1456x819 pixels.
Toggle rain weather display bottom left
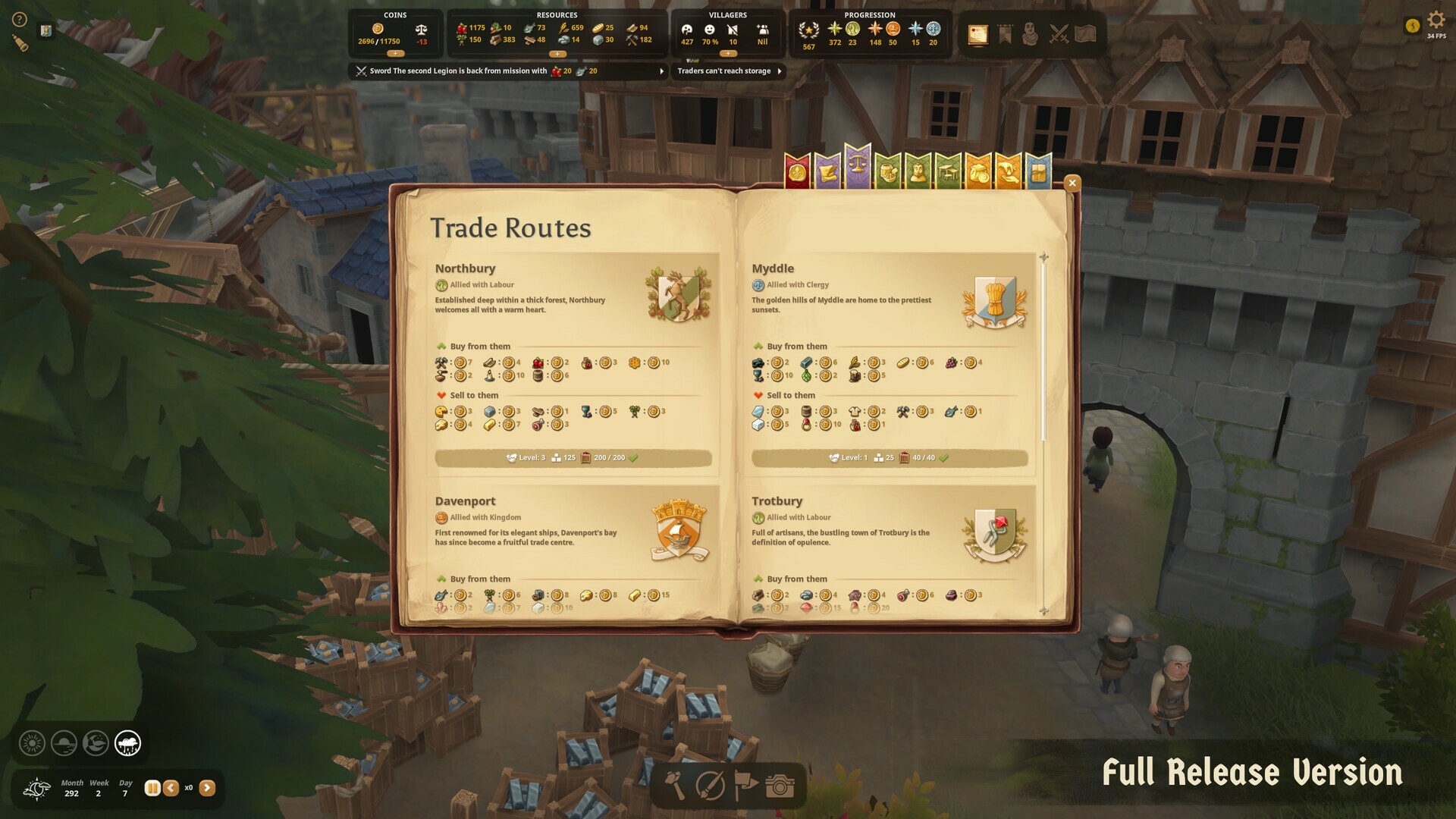[x=127, y=744]
